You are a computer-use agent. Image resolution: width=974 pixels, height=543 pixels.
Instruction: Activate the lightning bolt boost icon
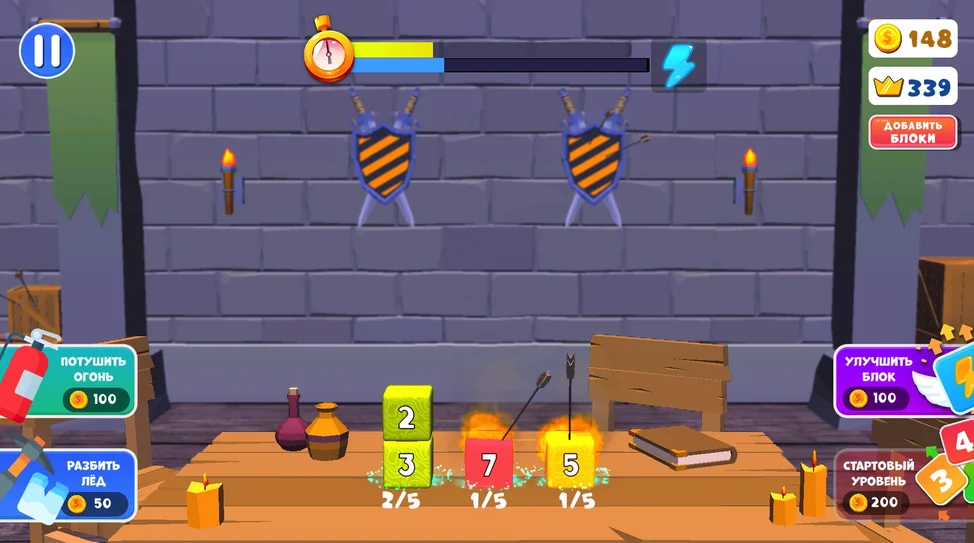pos(678,66)
